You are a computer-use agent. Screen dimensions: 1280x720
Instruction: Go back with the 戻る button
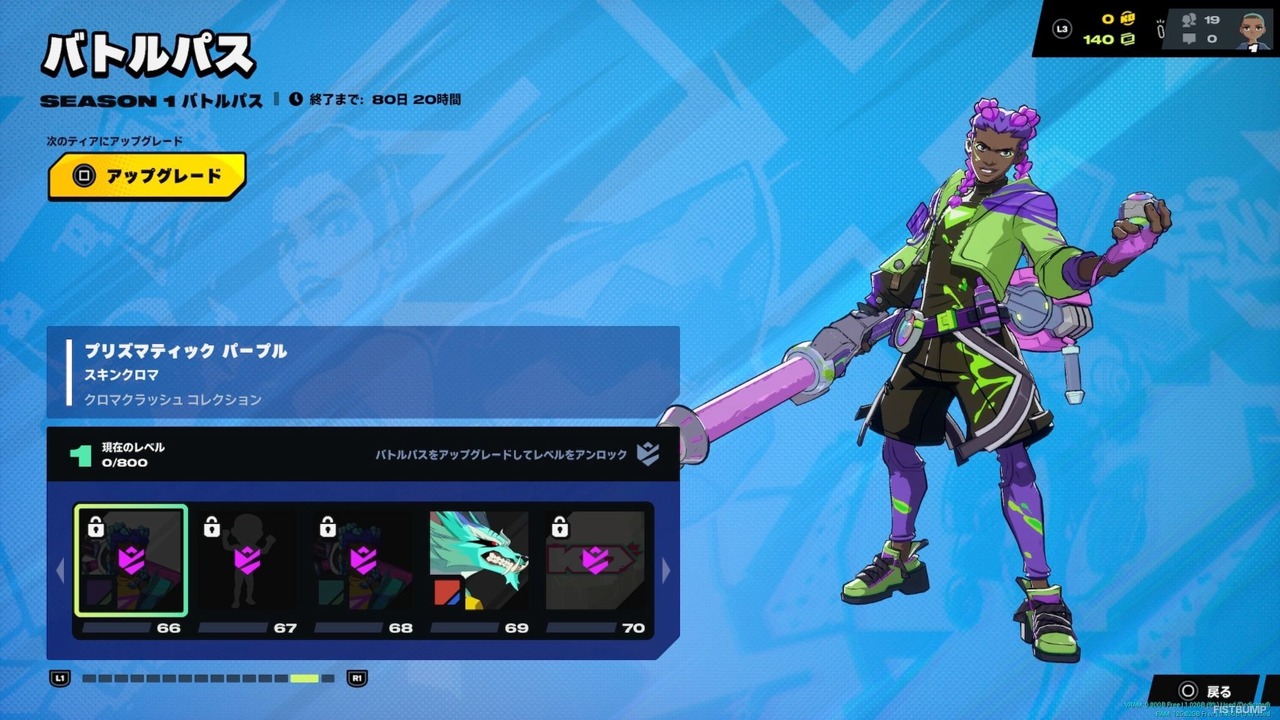1206,691
